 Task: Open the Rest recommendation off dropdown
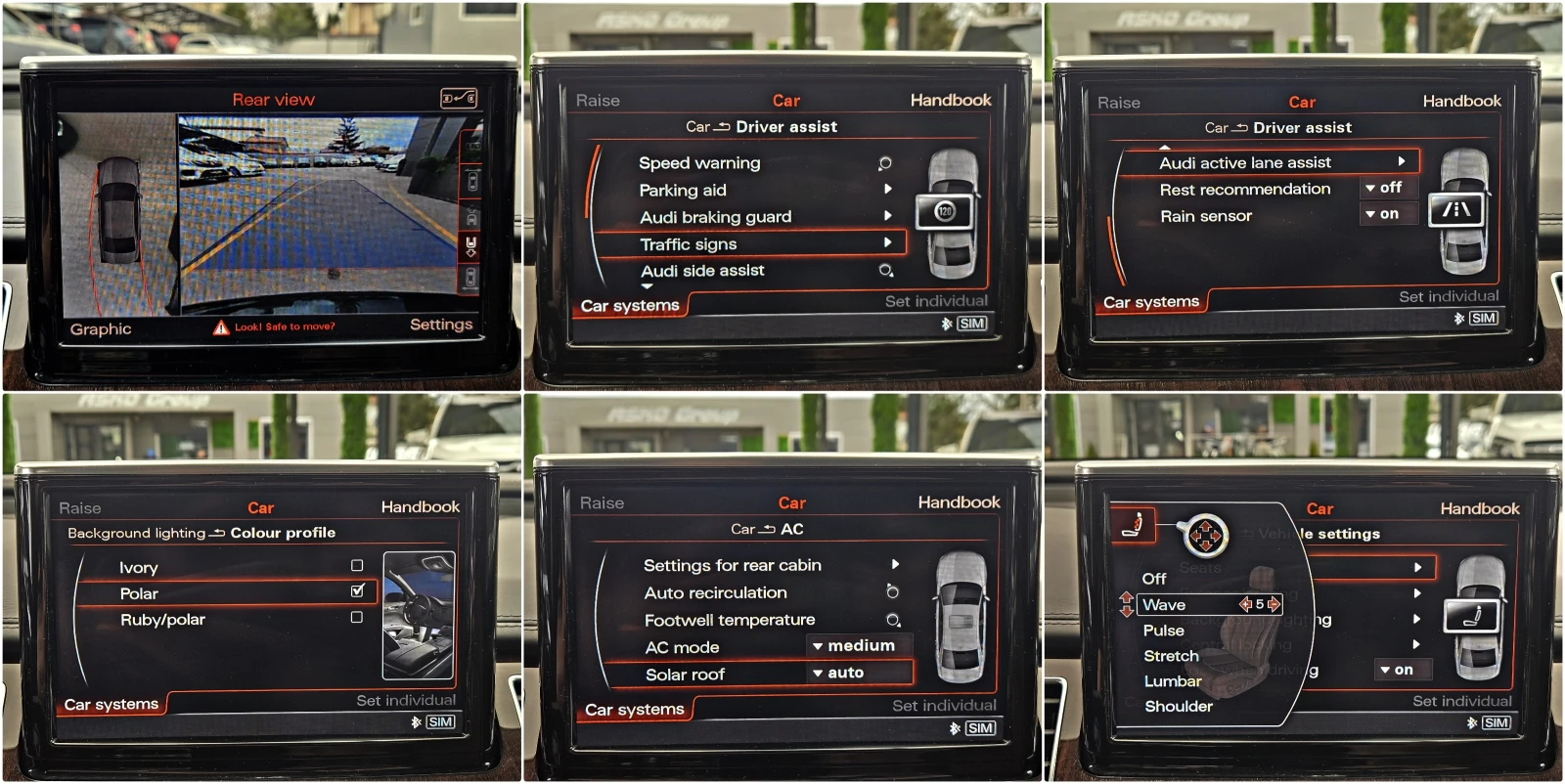click(x=1387, y=188)
